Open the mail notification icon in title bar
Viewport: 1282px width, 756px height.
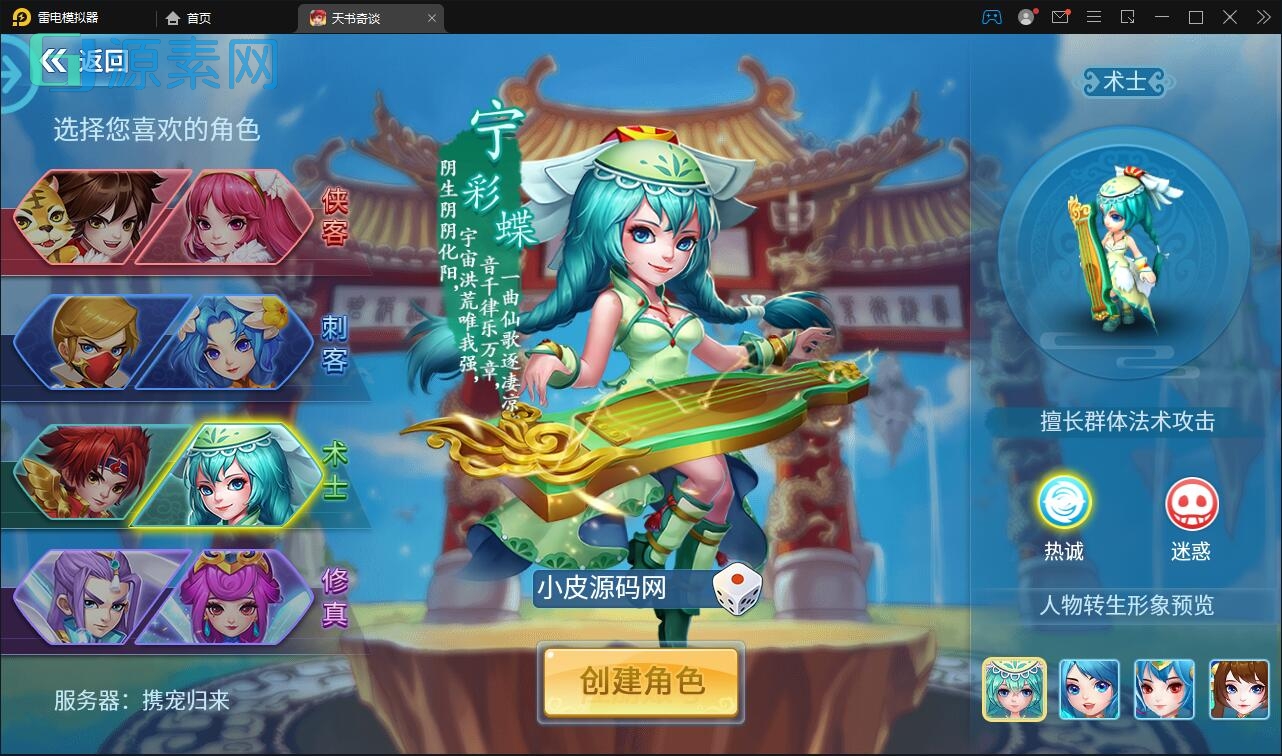tap(1061, 17)
